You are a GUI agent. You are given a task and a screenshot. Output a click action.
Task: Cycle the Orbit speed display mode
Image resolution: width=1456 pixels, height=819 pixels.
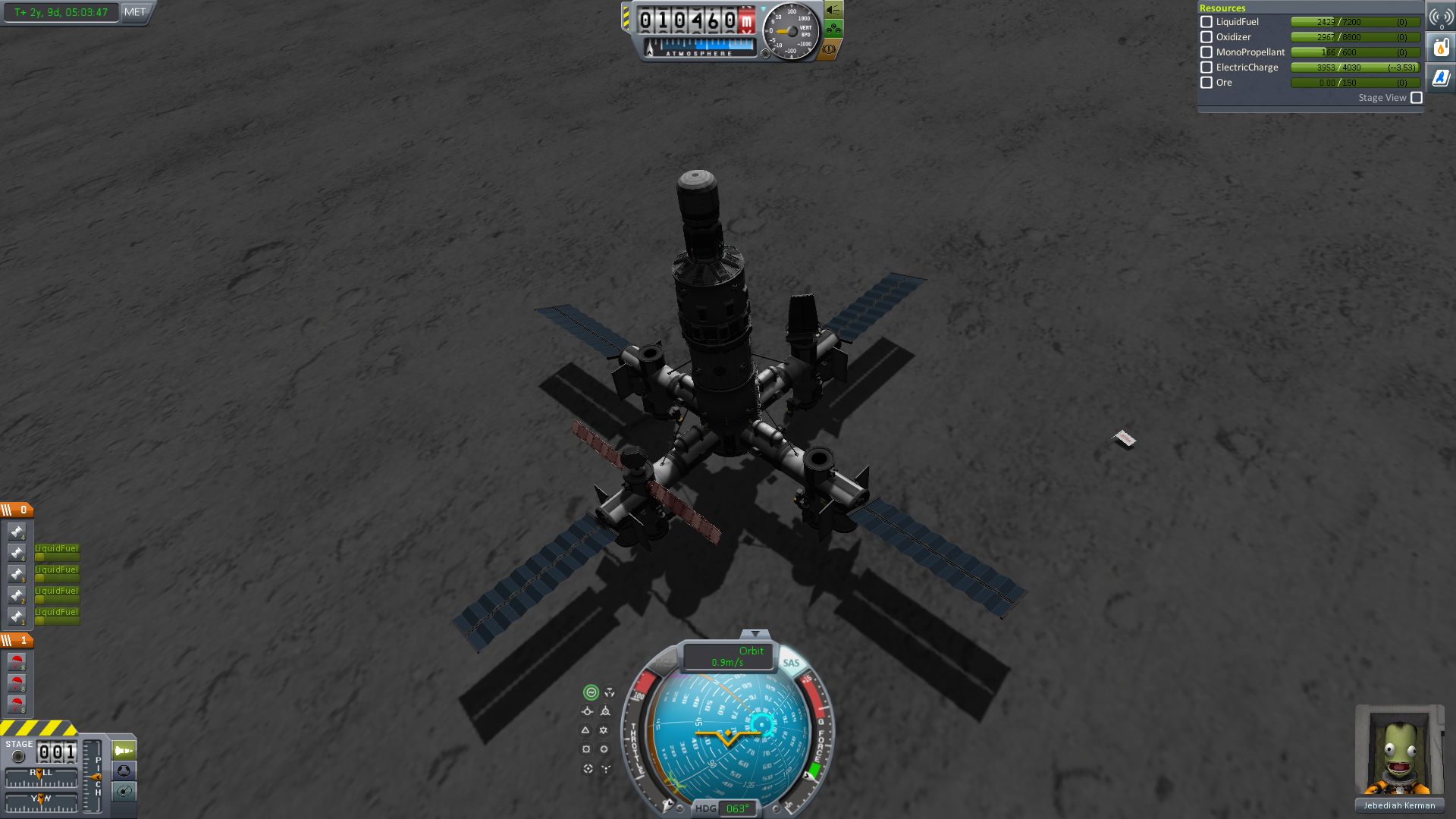(x=728, y=657)
